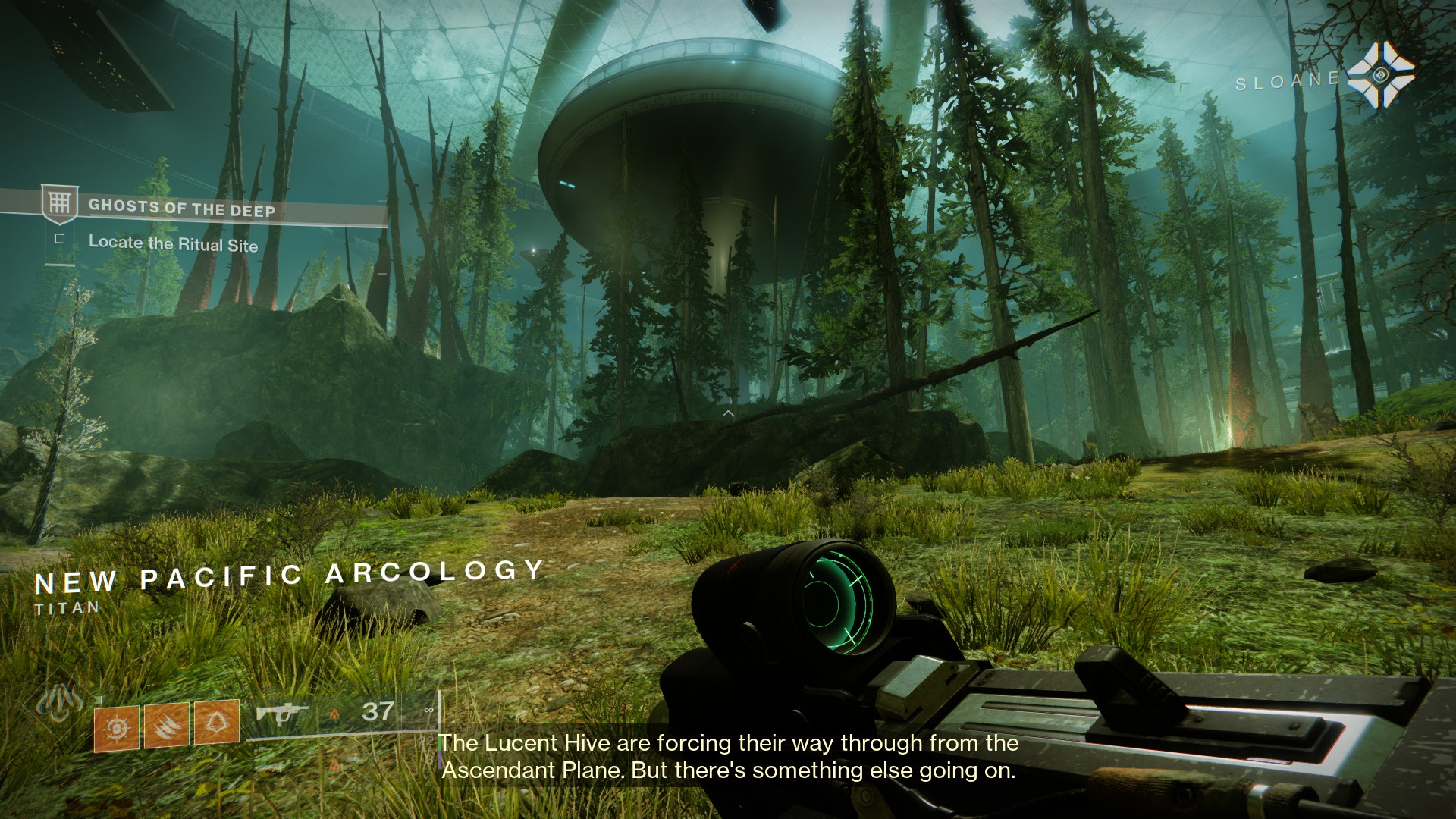
Task: Tick the Locate the Ritual Site checkbox
Action: tap(60, 239)
